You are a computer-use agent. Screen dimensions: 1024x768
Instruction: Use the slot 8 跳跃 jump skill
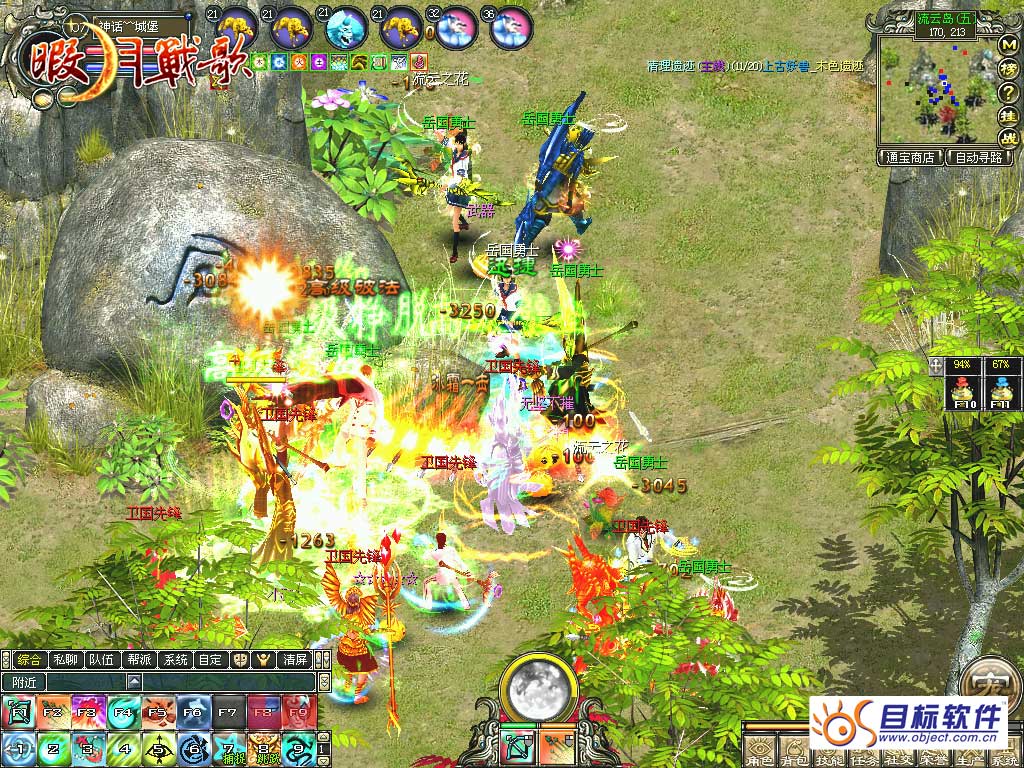(x=263, y=748)
